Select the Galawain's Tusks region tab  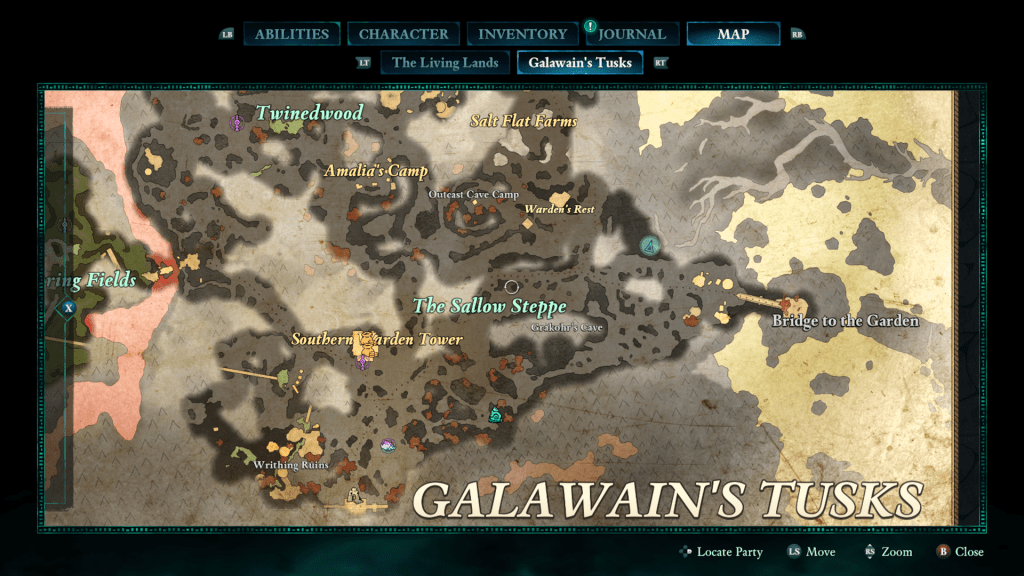(580, 62)
